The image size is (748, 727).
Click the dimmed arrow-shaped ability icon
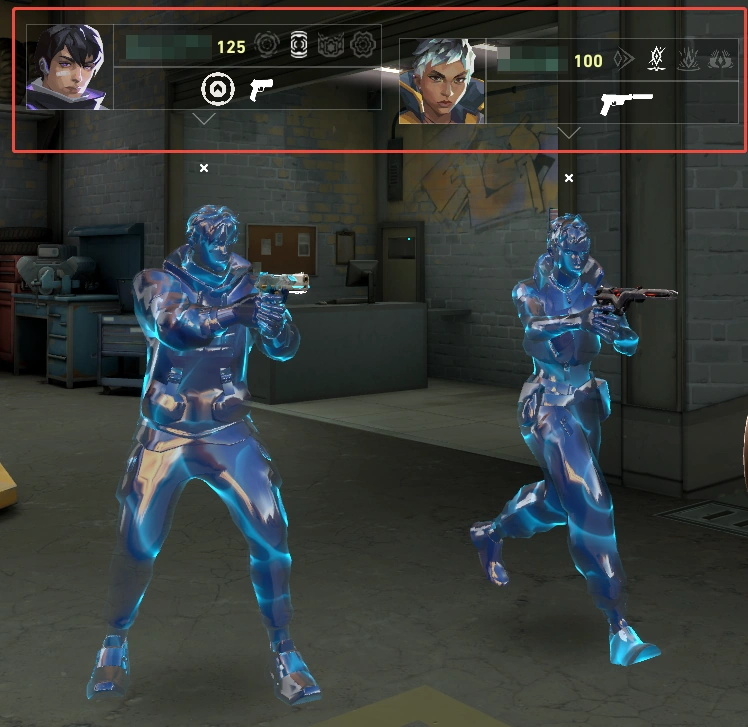pyautogui.click(x=624, y=60)
